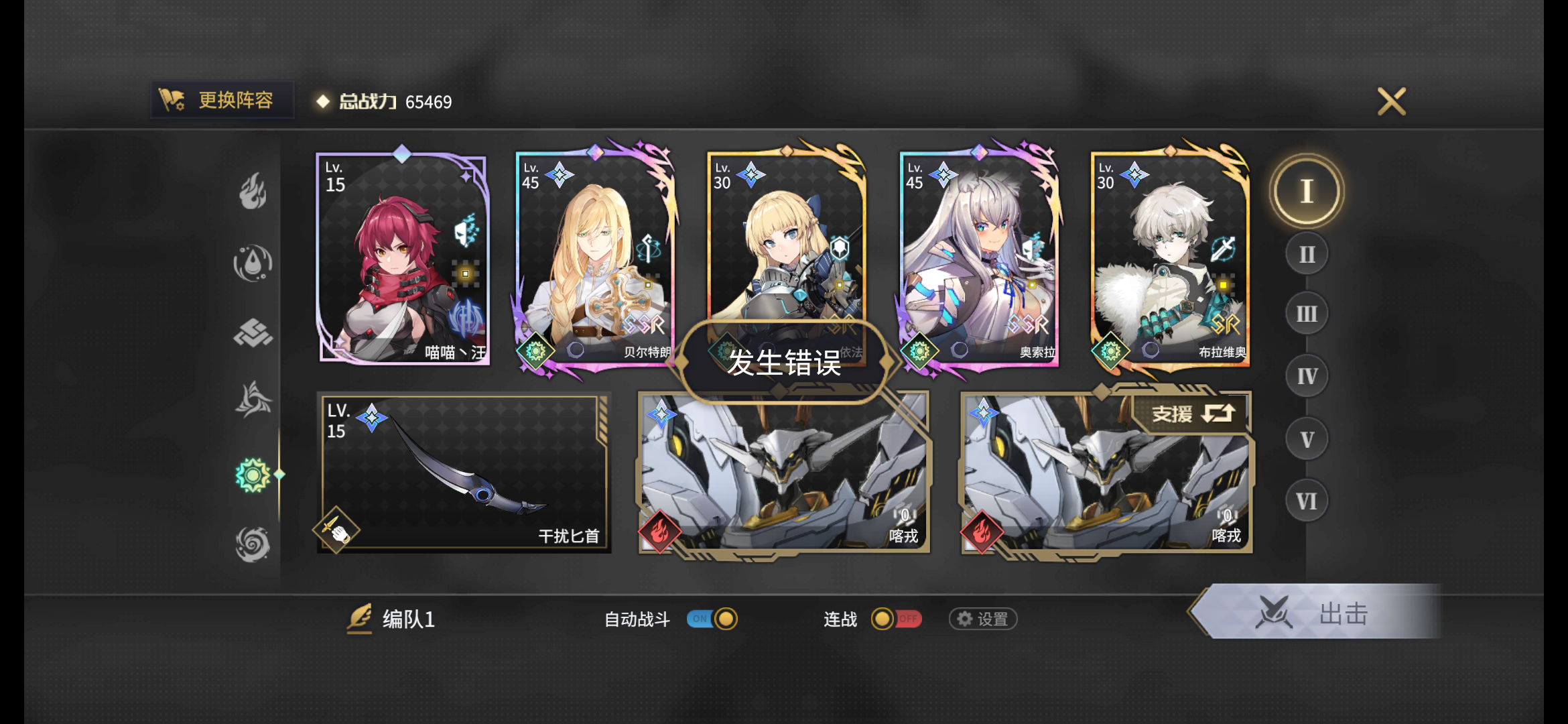This screenshot has height=724, width=1568.
Task: Select the fire element icon in sidebar
Action: point(252,190)
